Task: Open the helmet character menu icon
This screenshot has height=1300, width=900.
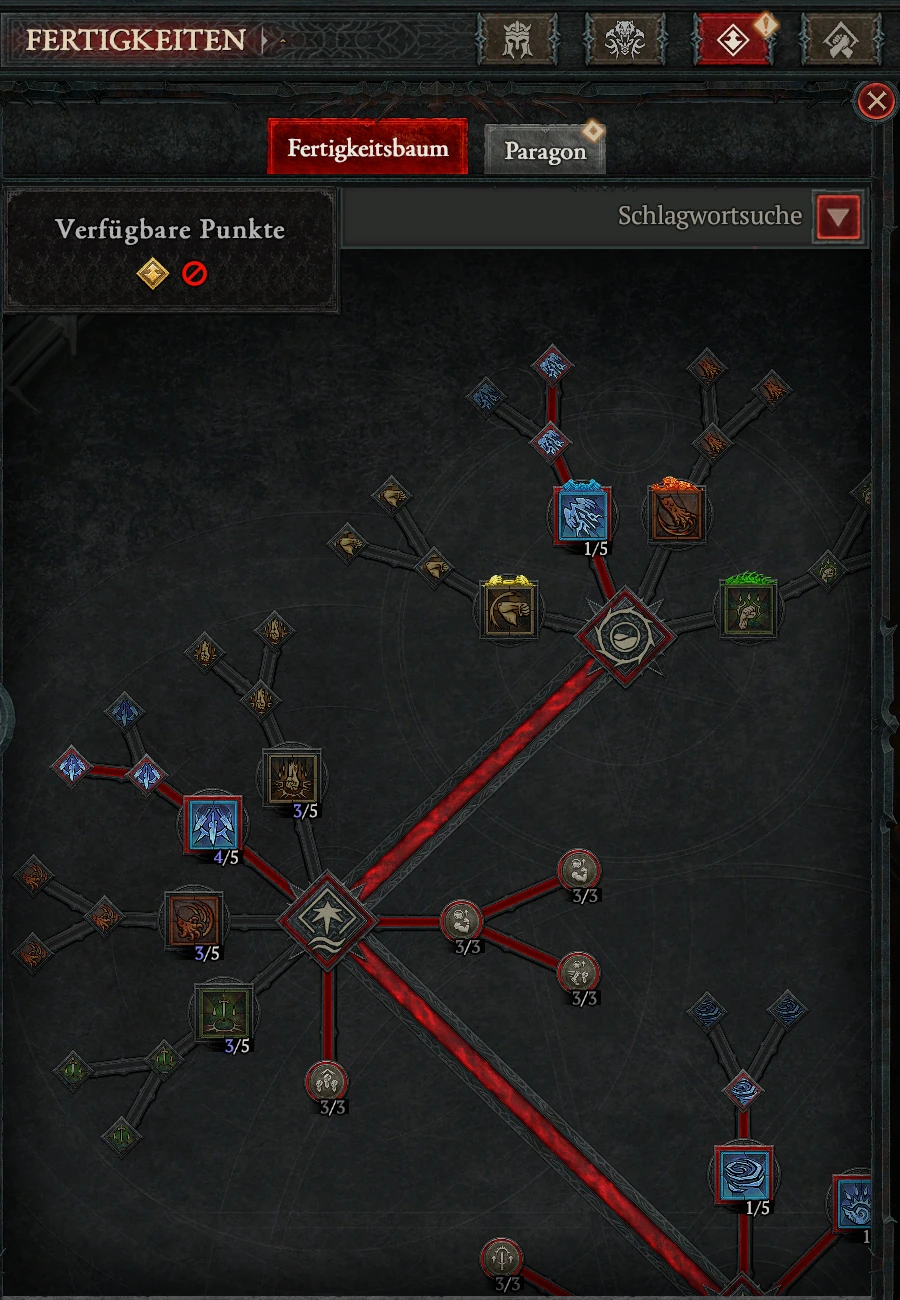Action: tap(516, 40)
